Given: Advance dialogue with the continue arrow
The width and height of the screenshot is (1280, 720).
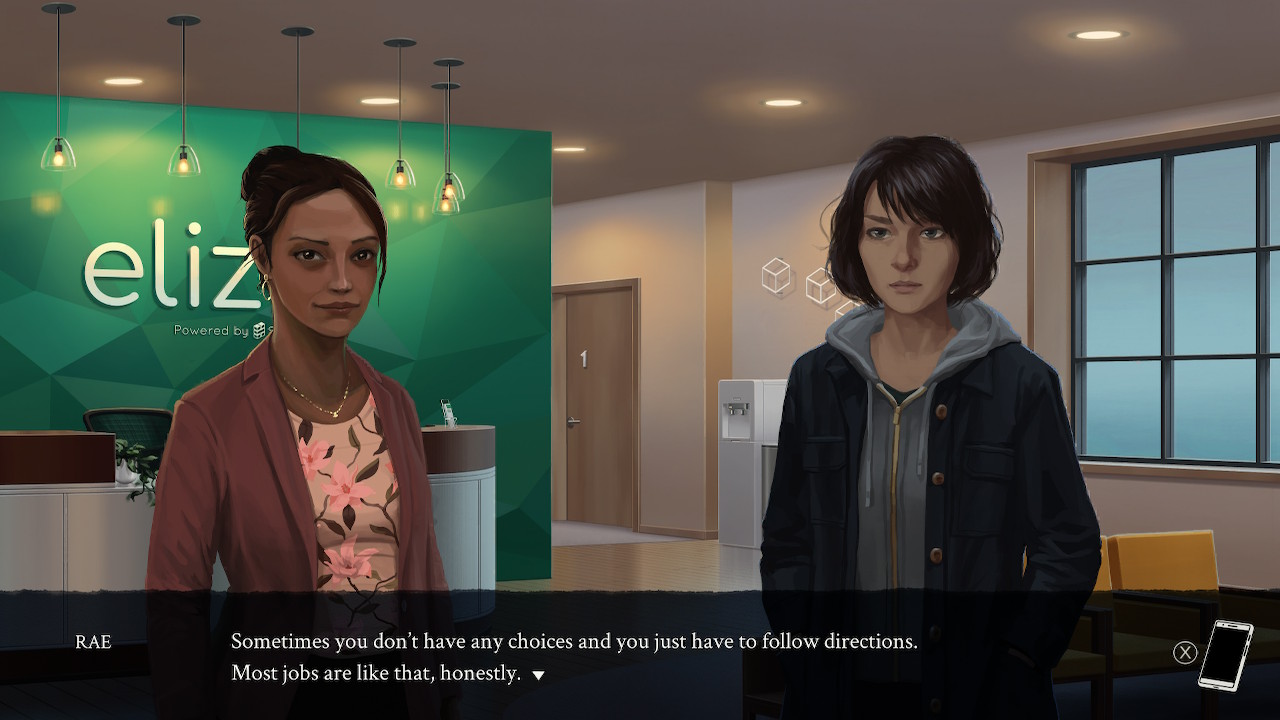Looking at the screenshot, I should coord(538,675).
